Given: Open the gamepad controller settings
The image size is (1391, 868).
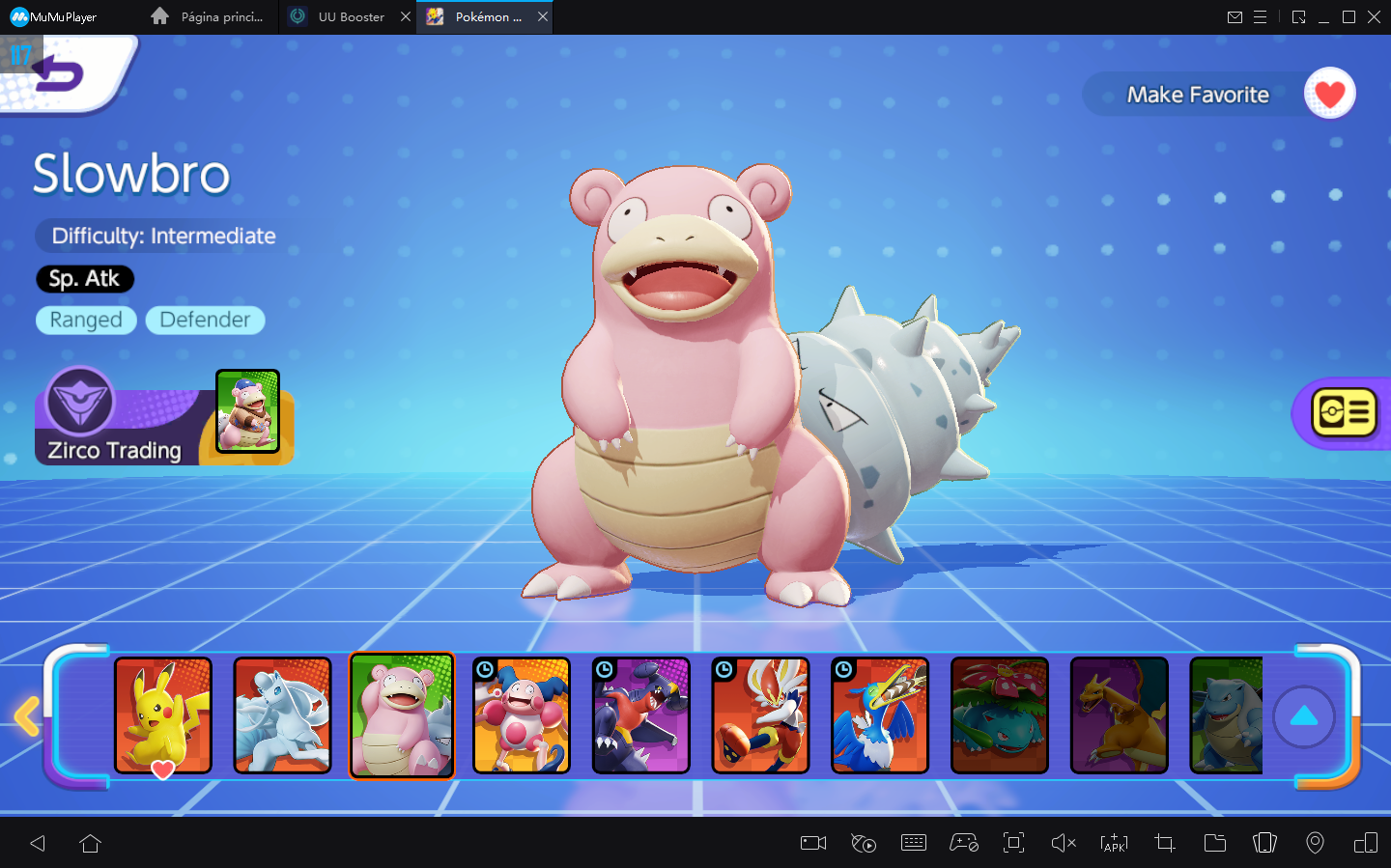Looking at the screenshot, I should pyautogui.click(x=965, y=843).
